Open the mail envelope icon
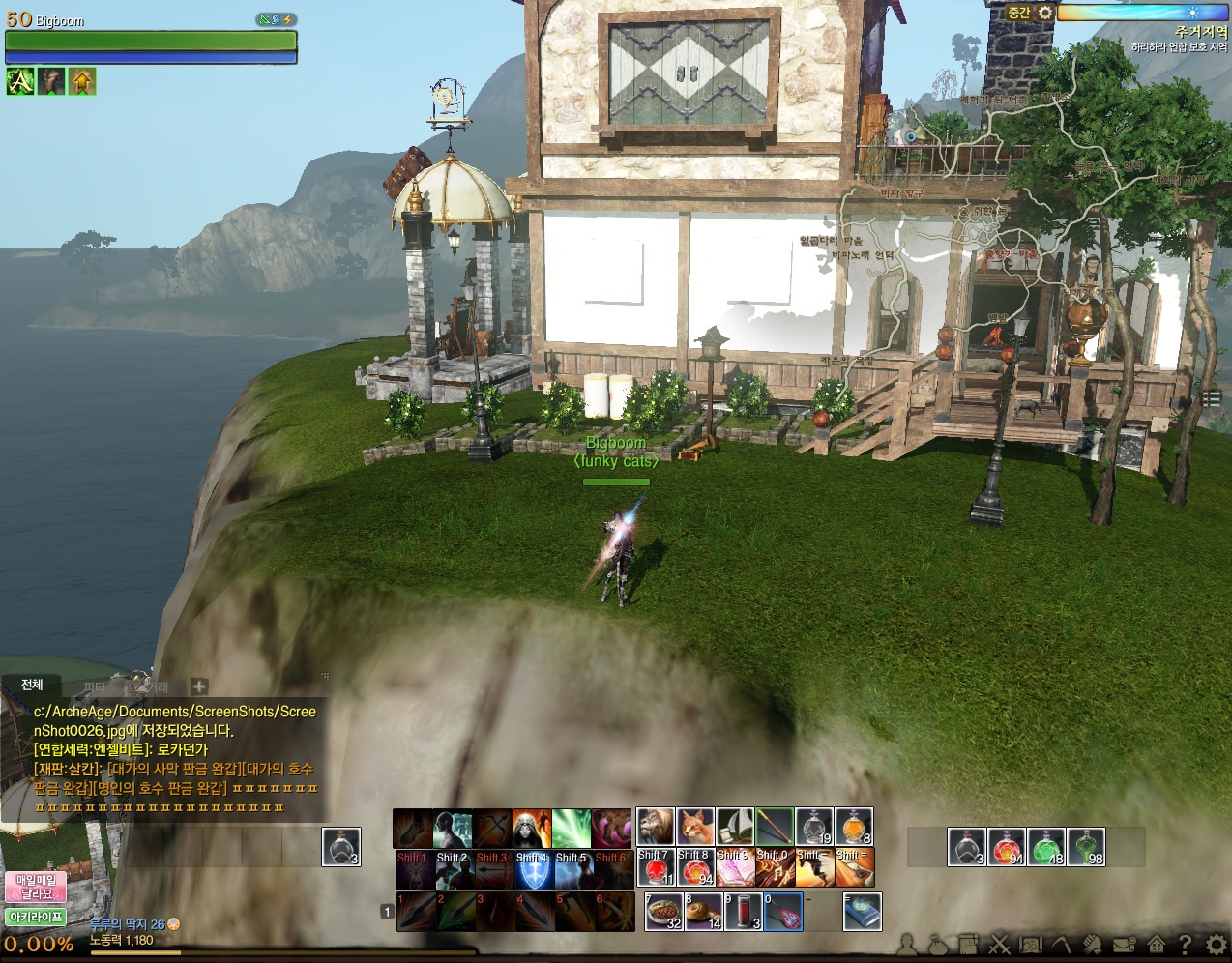Screen dimensions: 1232x963 pyautogui.click(x=1124, y=944)
